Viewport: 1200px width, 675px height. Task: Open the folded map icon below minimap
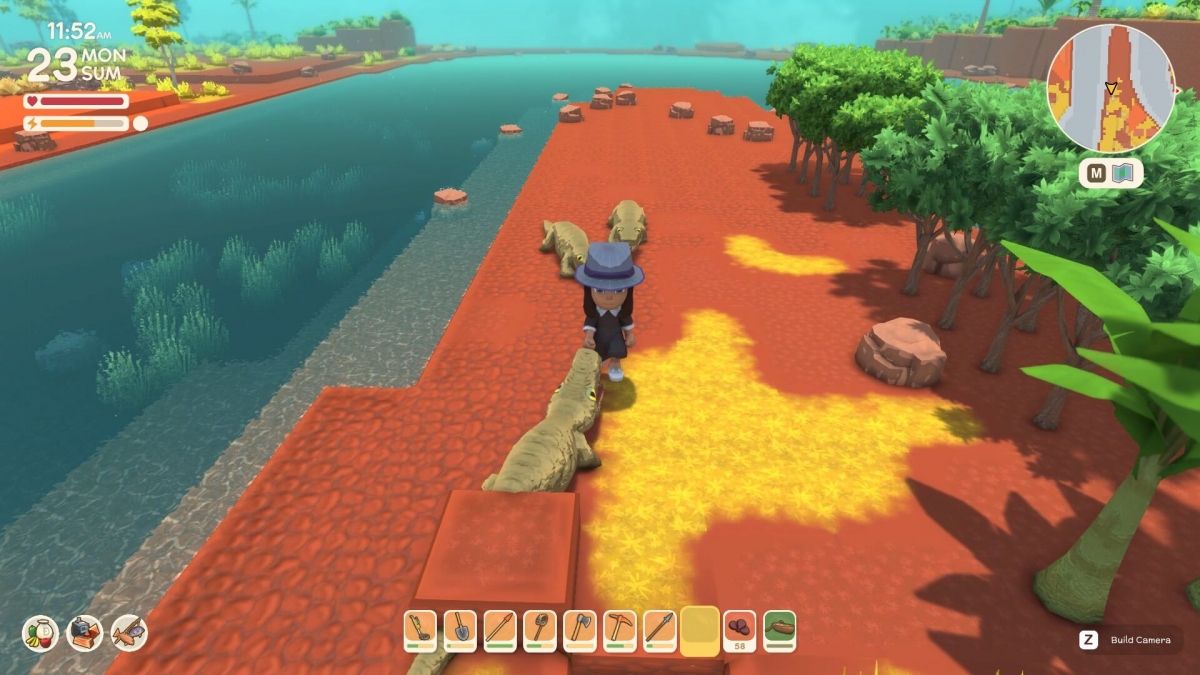click(1125, 174)
